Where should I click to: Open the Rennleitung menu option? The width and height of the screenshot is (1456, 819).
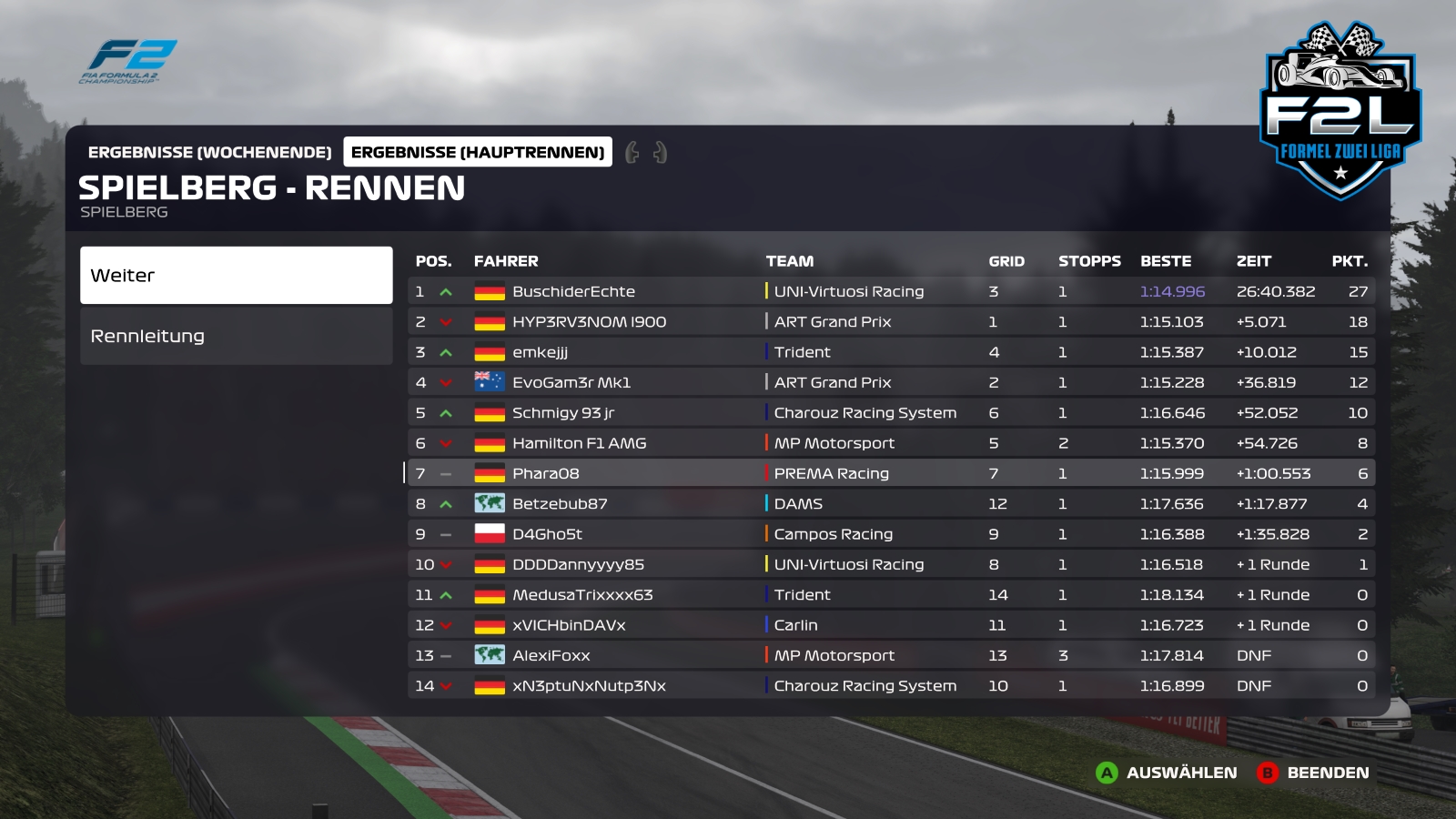[x=236, y=336]
